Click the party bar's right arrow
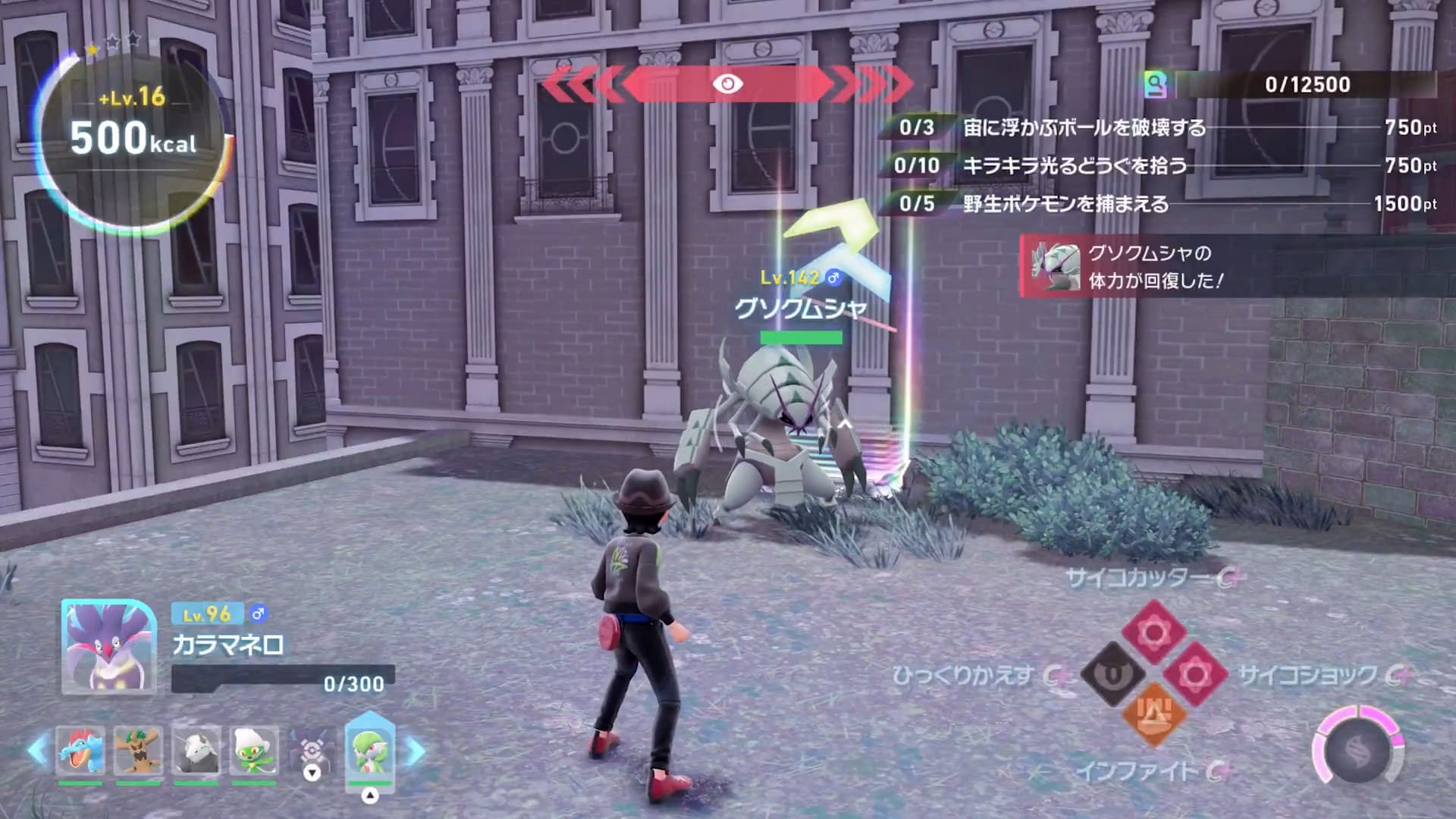The width and height of the screenshot is (1456, 819). coord(416,750)
